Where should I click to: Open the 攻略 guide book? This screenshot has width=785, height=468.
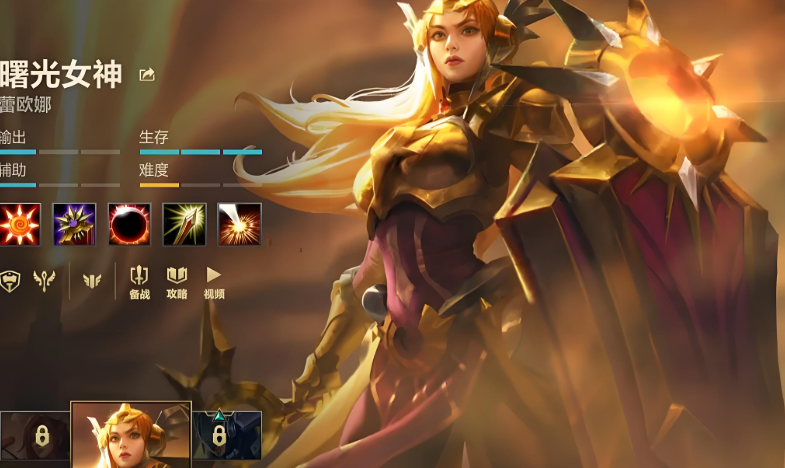(x=177, y=281)
